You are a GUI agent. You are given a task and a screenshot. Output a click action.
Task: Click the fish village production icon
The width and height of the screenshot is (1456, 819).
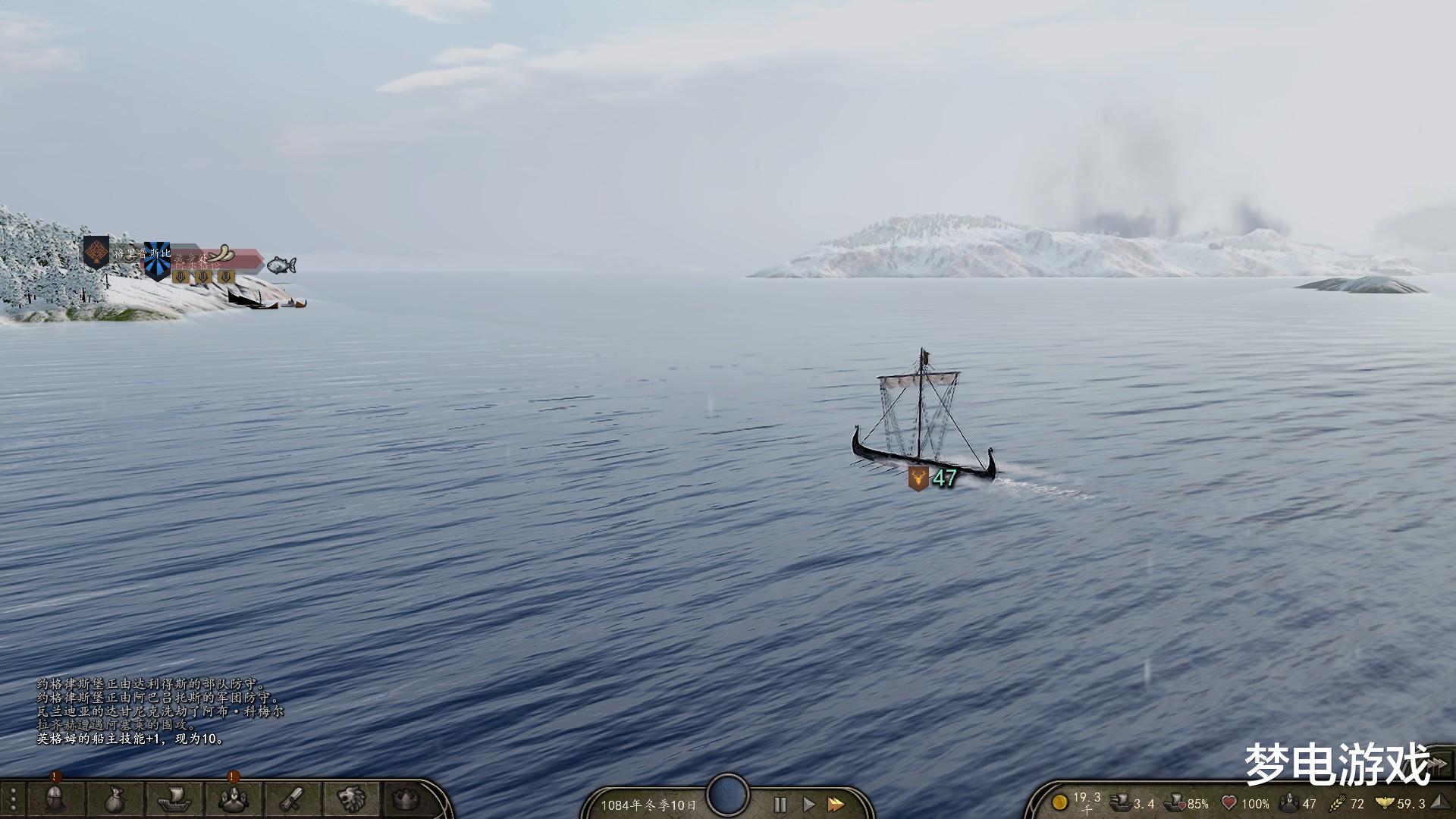tap(281, 265)
